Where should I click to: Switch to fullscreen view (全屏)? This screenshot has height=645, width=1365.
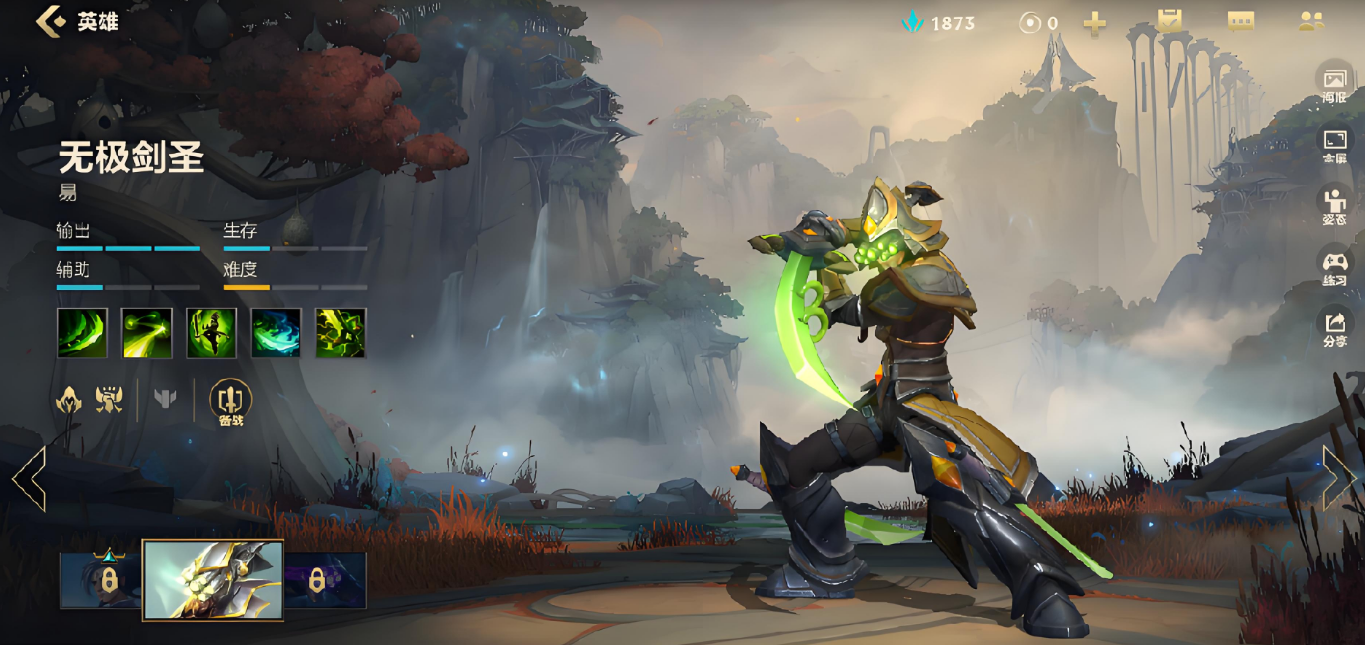pos(1335,145)
